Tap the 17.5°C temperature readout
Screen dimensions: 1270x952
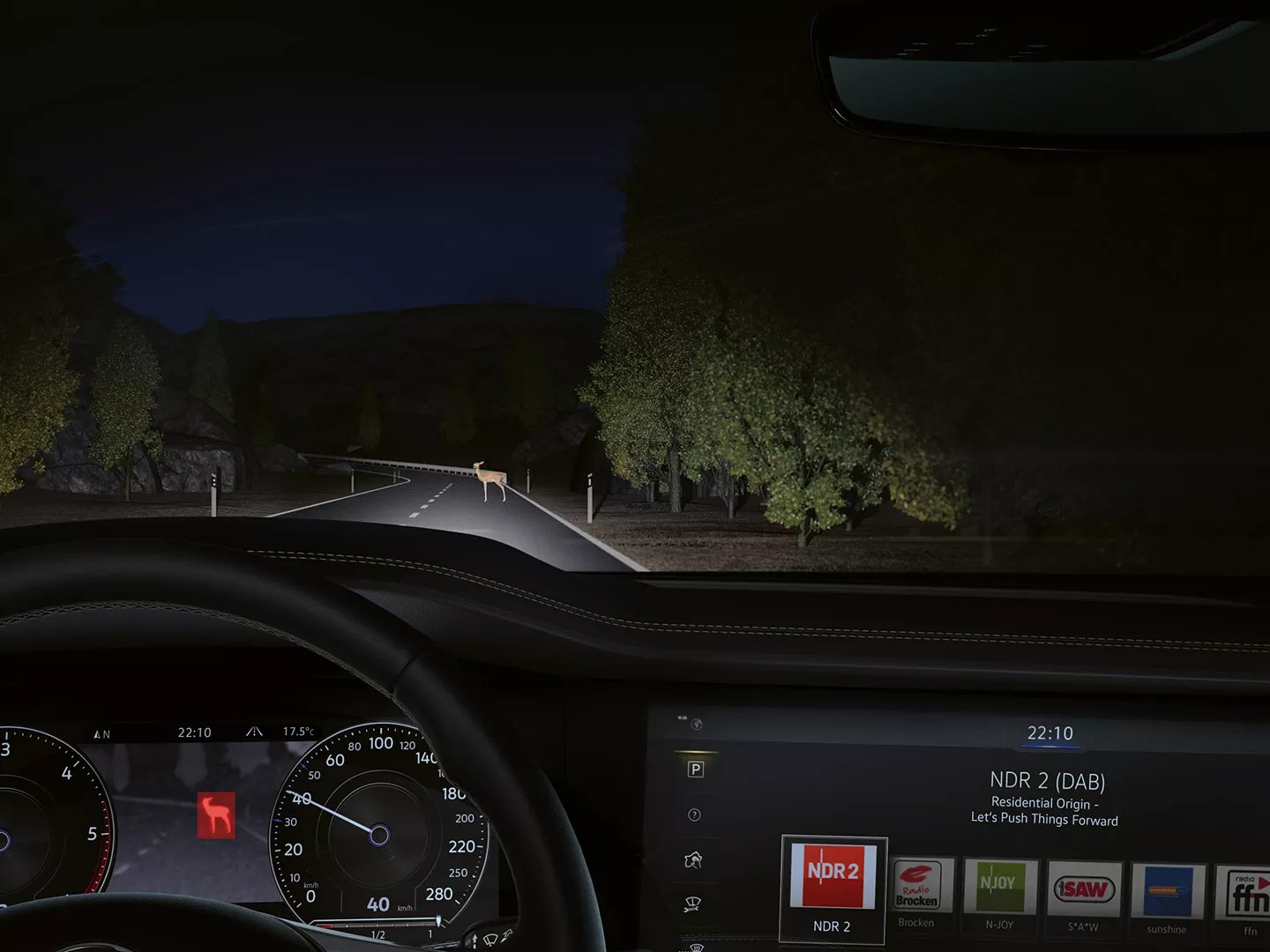click(298, 731)
